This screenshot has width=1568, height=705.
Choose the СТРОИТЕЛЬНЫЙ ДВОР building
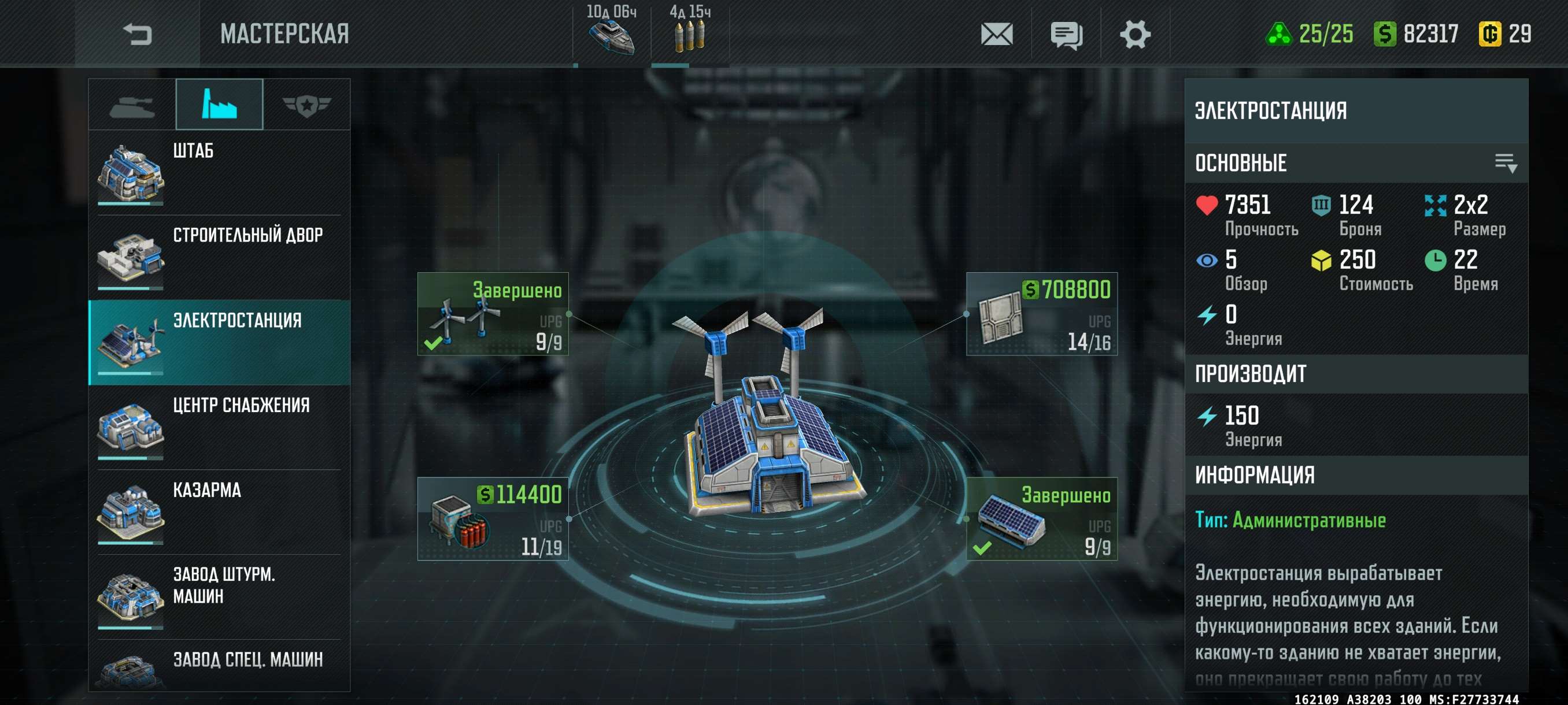pyautogui.click(x=219, y=257)
